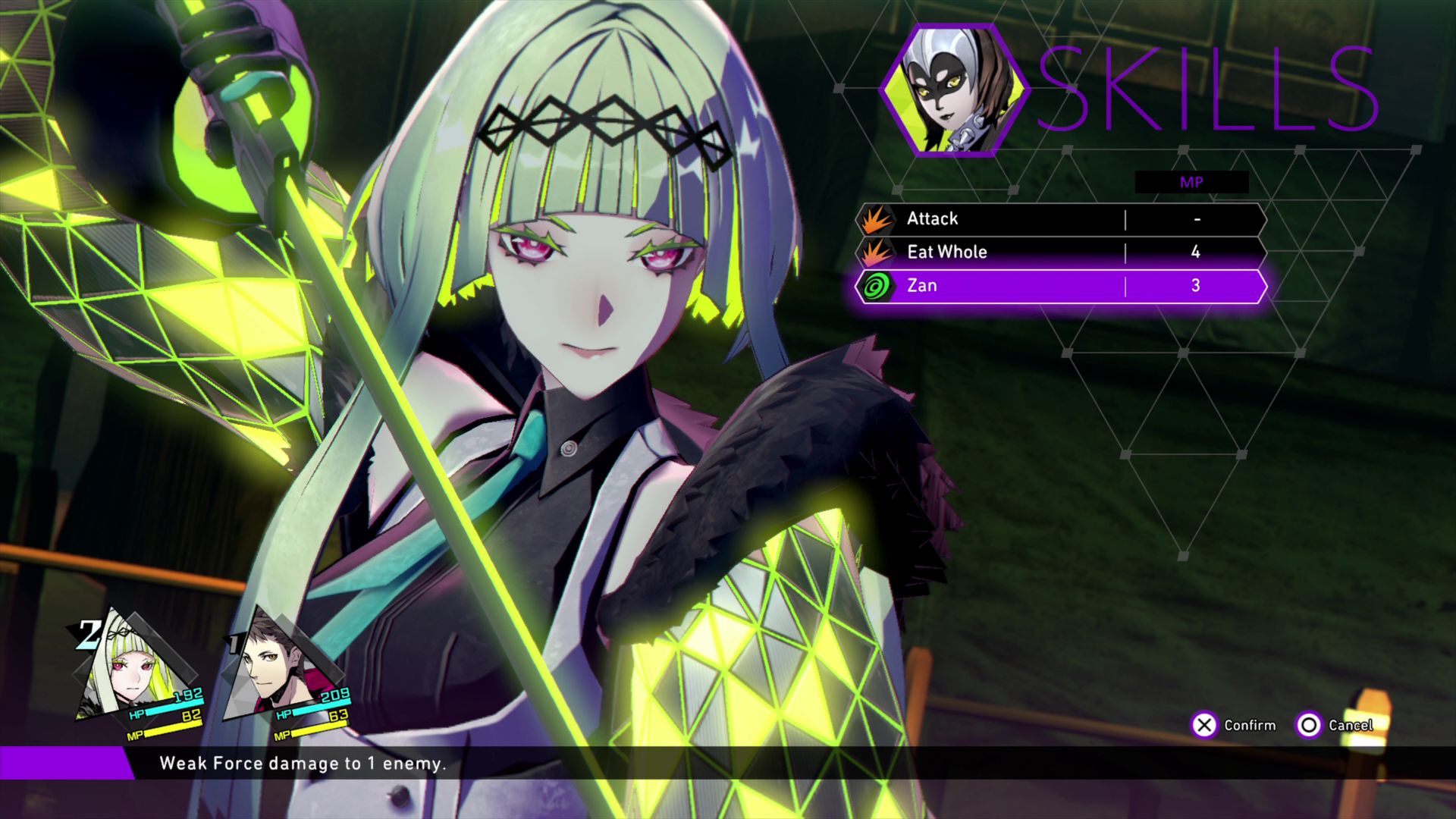Image resolution: width=1456 pixels, height=819 pixels.
Task: Select the Attack skill entry
Action: click(1060, 219)
